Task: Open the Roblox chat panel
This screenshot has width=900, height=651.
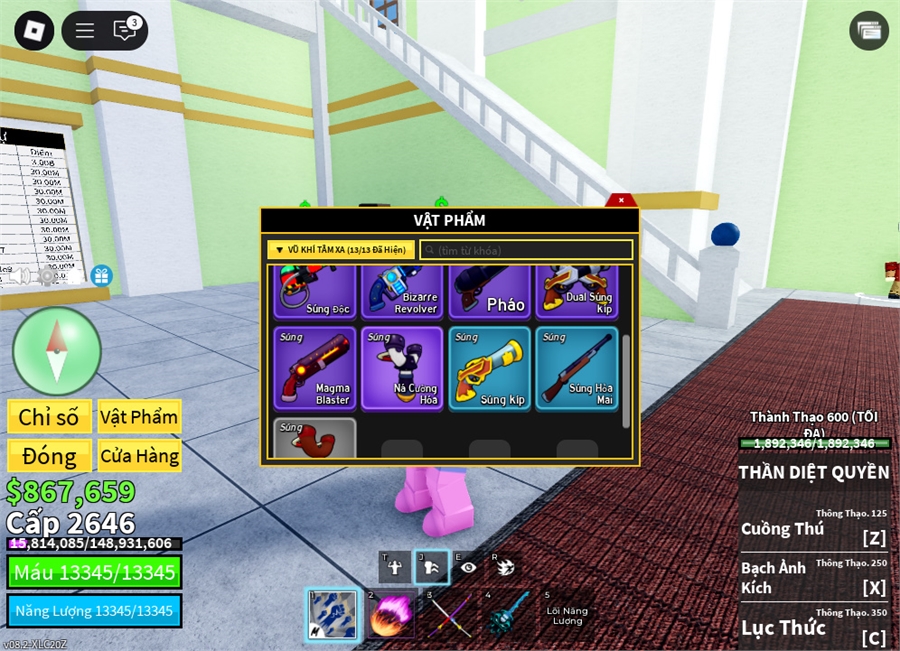Action: coord(125,30)
